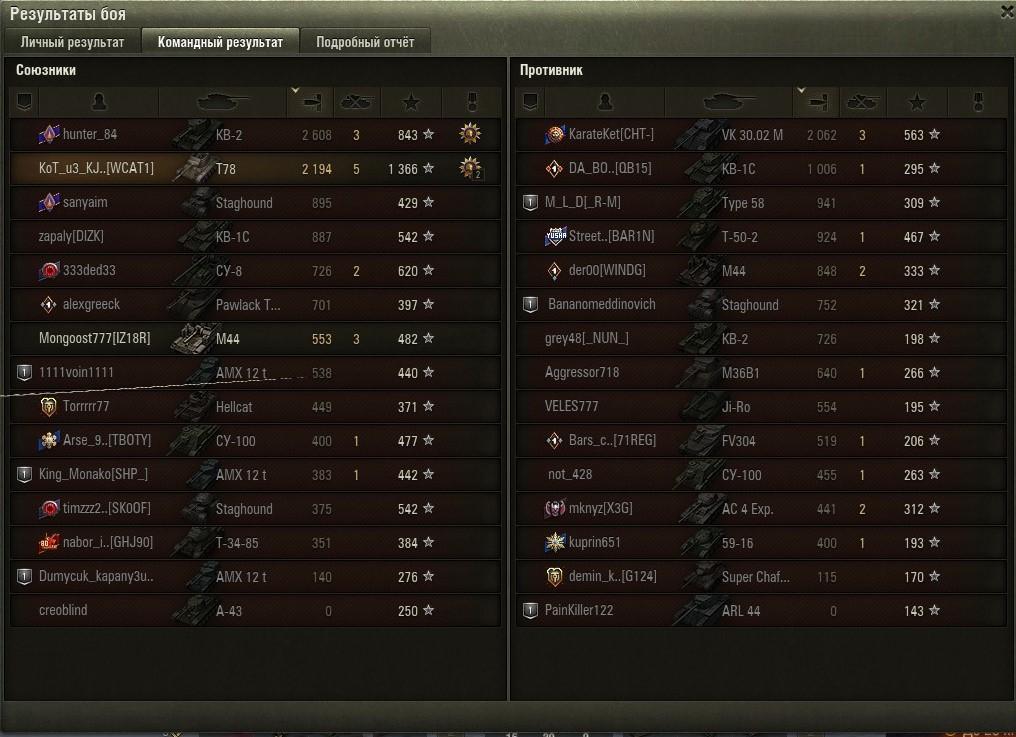Click hunter_84's medal achievement icon

[x=470, y=134]
